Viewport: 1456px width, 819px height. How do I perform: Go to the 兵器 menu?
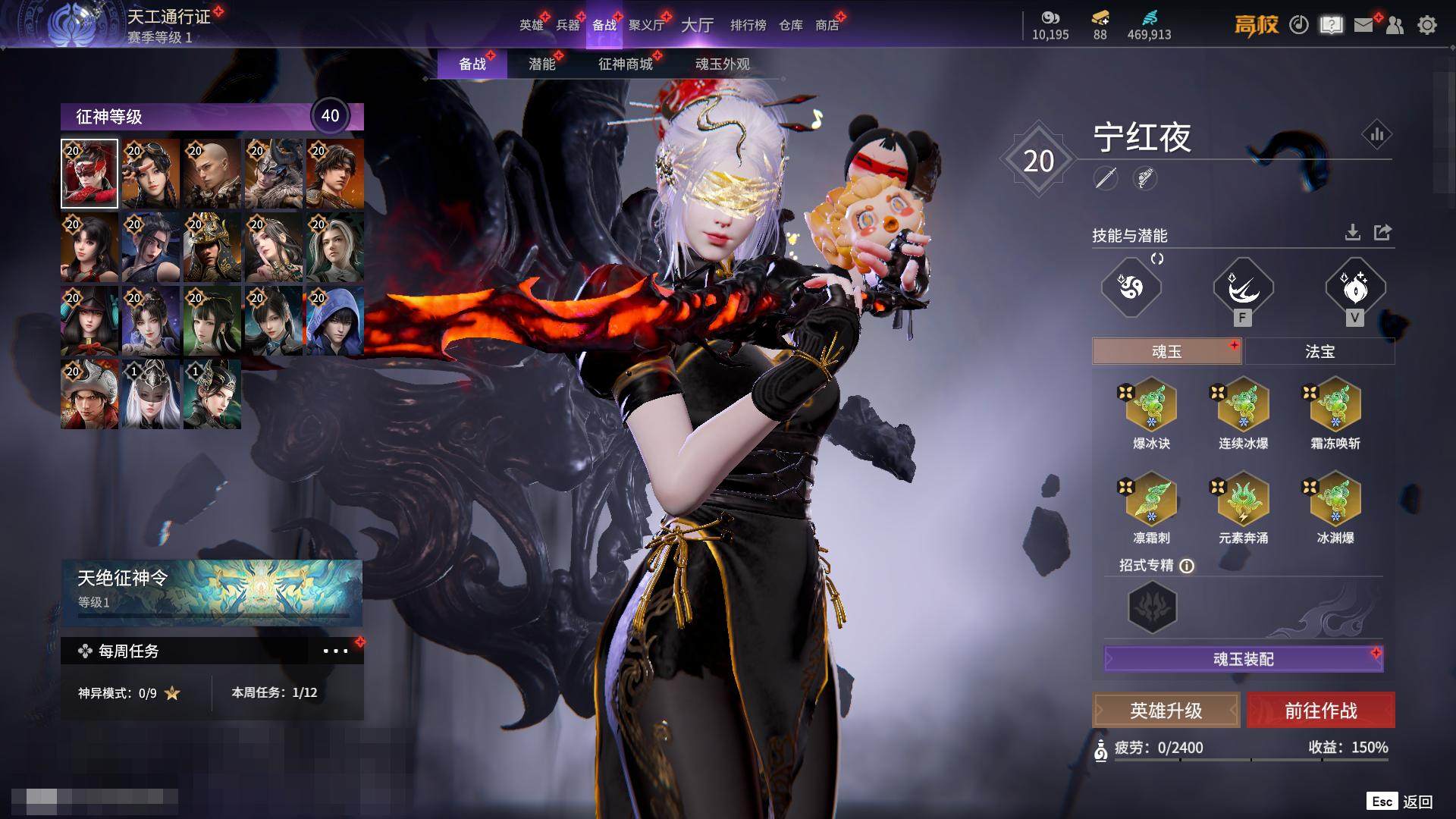point(567,25)
